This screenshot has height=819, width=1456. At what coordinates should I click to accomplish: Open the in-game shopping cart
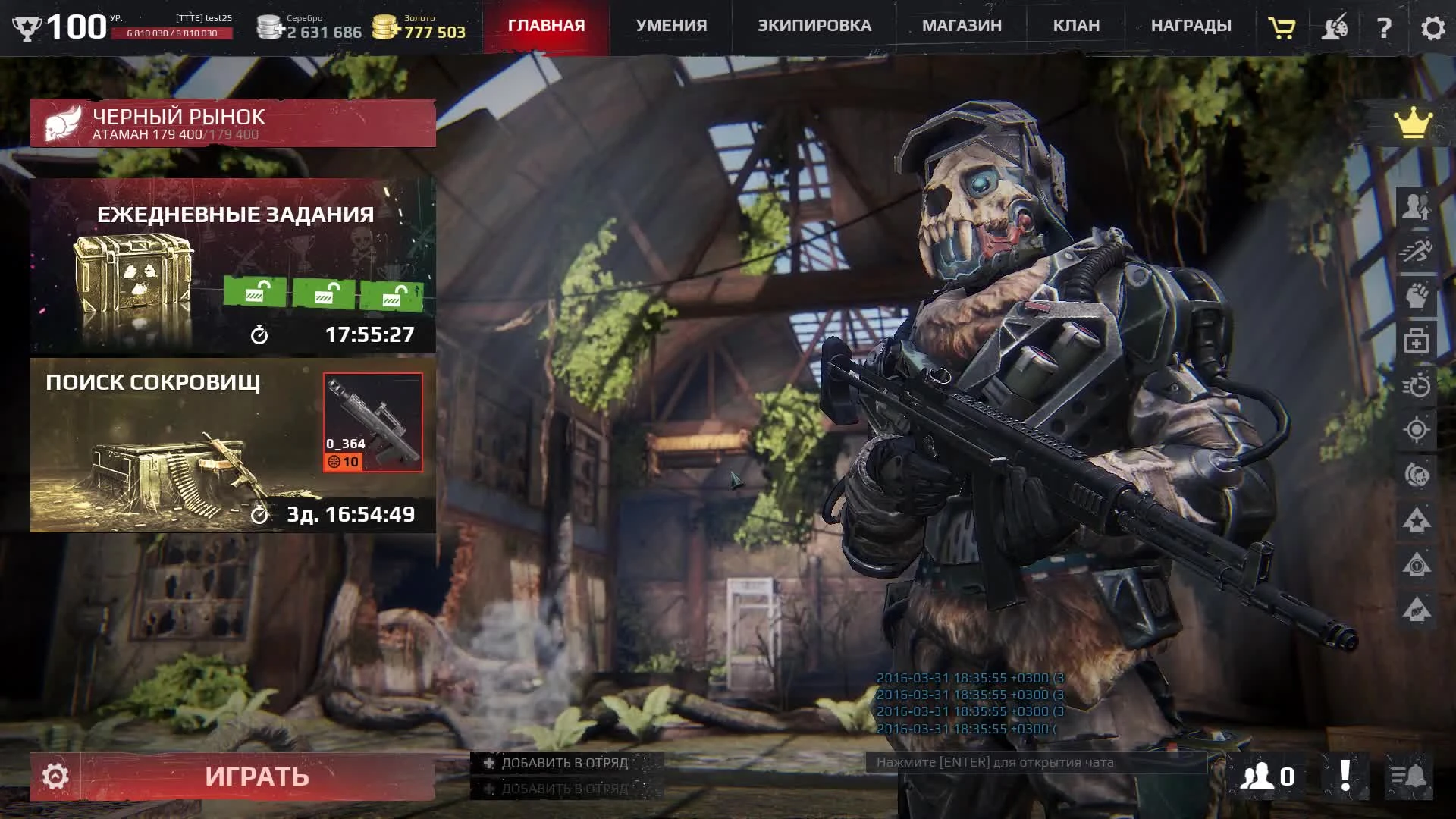coord(1282,28)
